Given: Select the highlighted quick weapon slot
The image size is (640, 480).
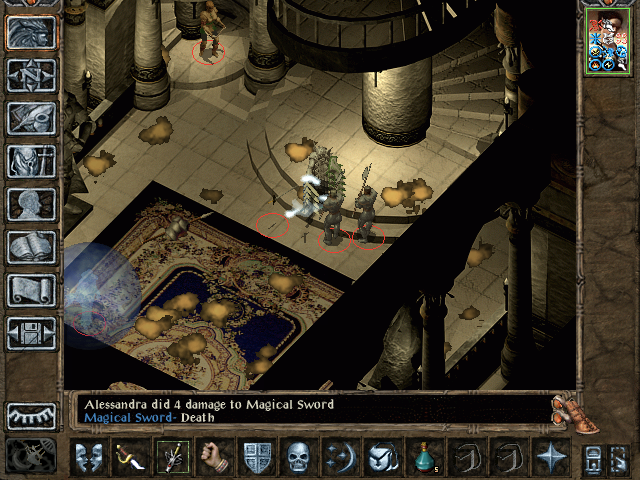Looking at the screenshot, I should click(171, 458).
